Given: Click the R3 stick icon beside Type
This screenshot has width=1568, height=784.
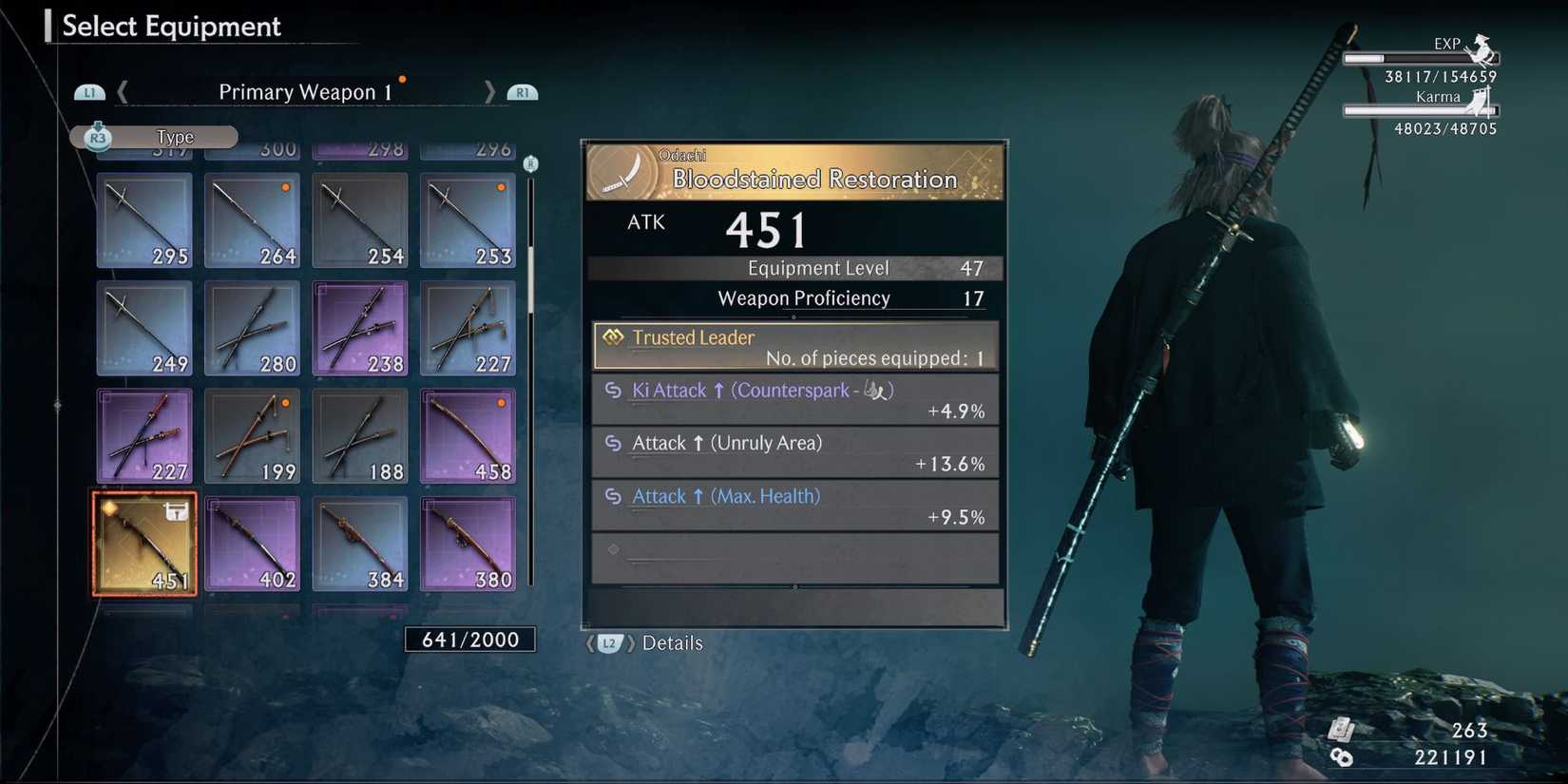Looking at the screenshot, I should [96, 137].
